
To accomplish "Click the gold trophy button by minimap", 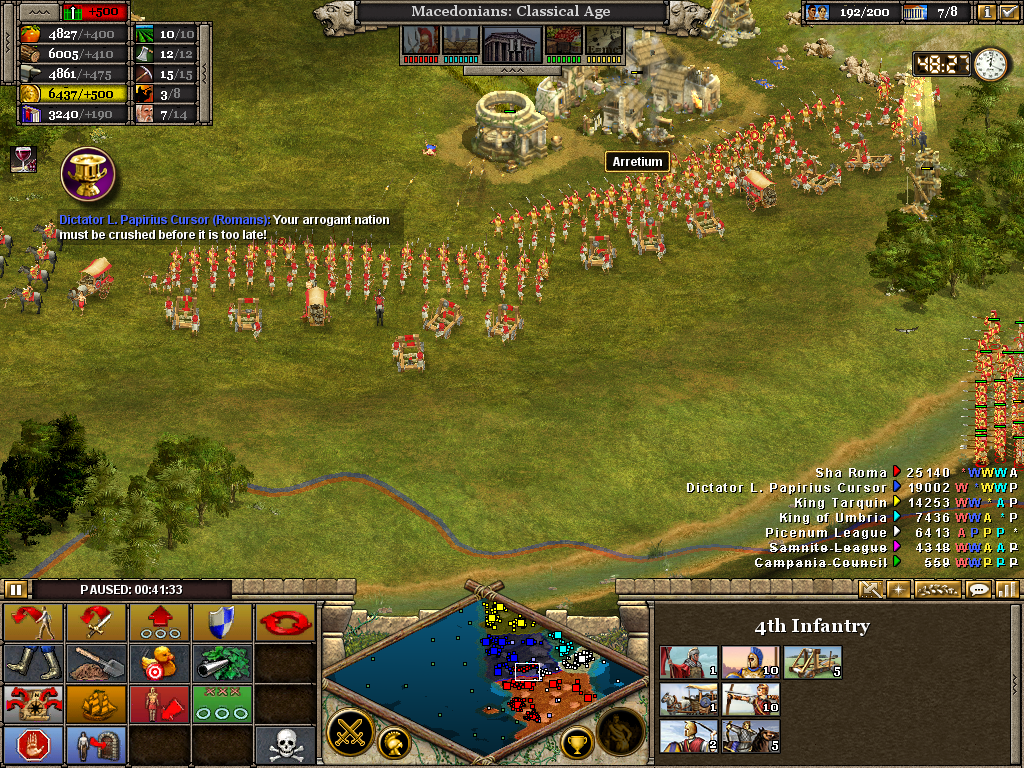I will point(578,742).
